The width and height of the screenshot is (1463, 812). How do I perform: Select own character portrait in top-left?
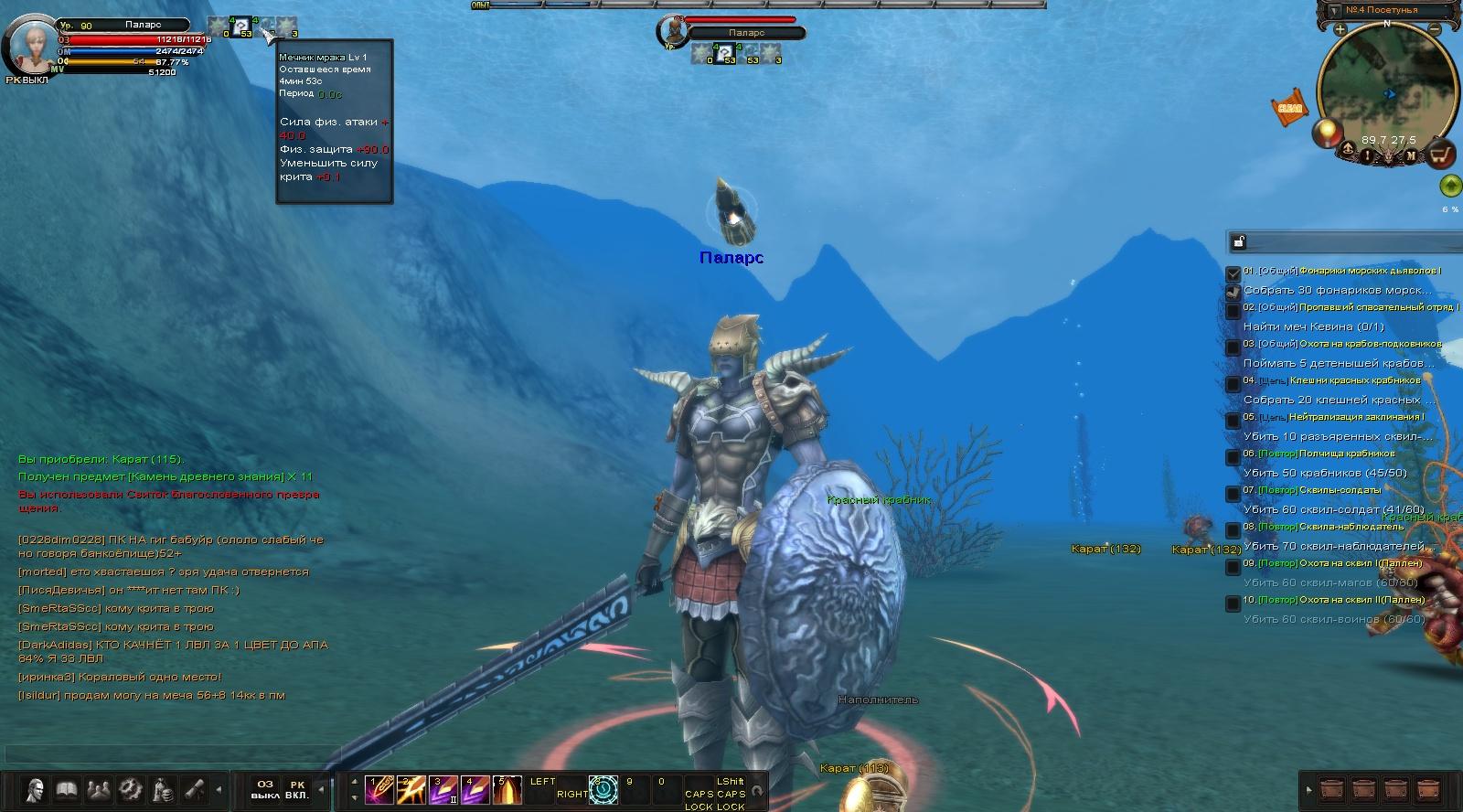coord(30,44)
